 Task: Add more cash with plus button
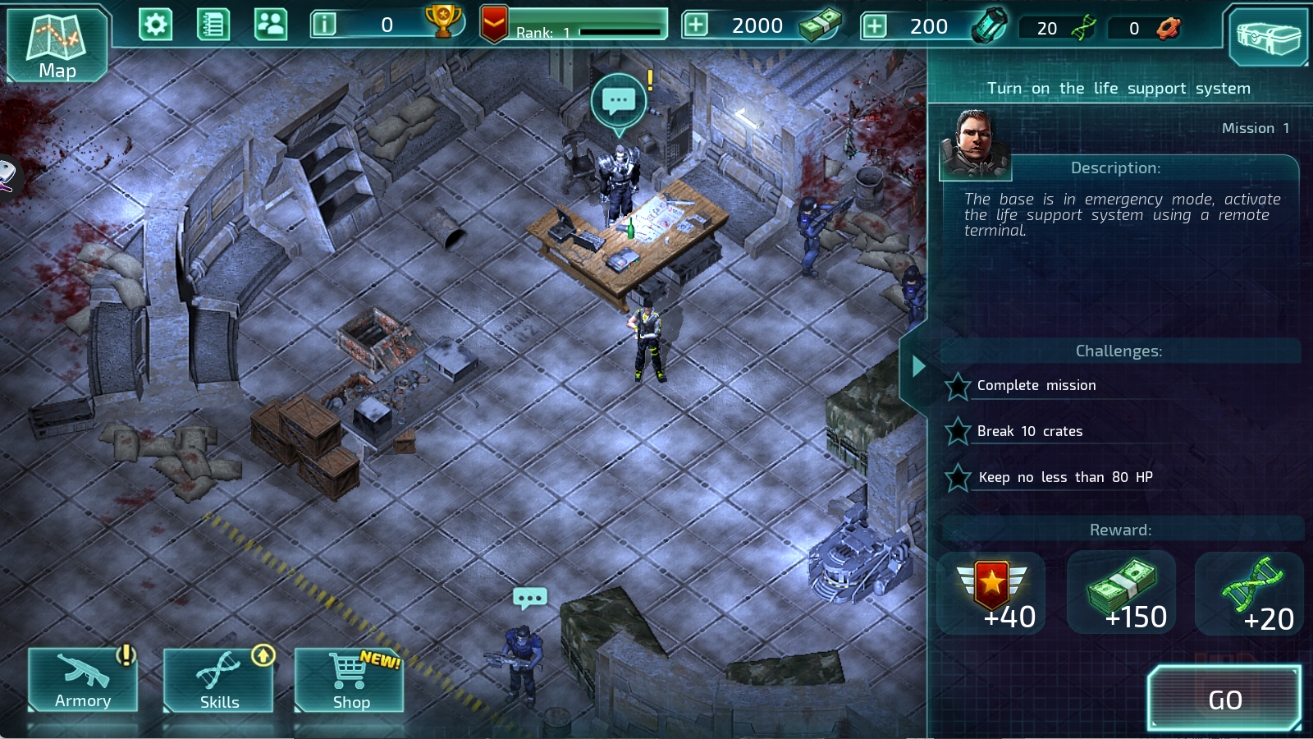[696, 25]
